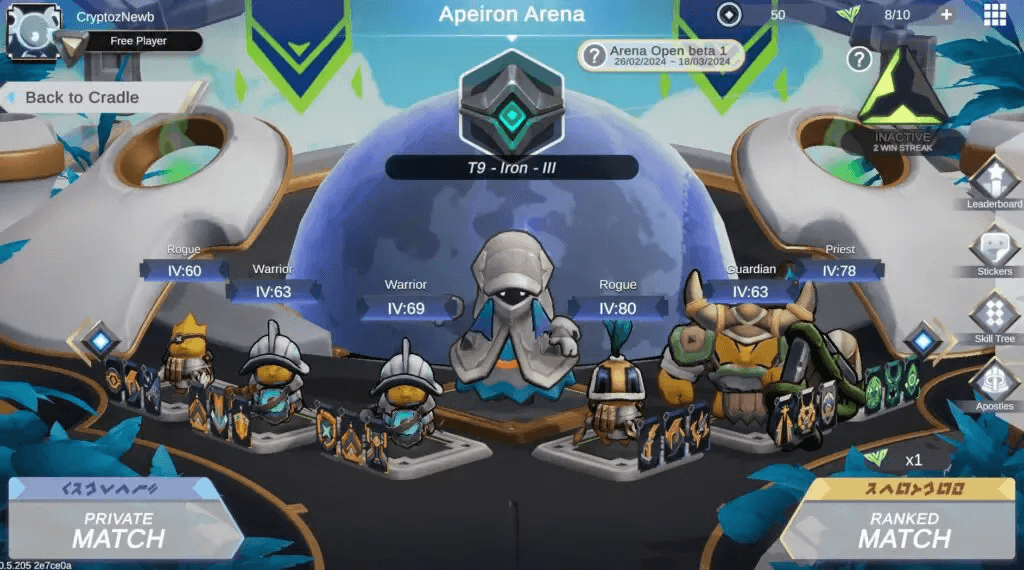
Task: Select the T9 - Iron - III rank badge
Action: coord(511,104)
